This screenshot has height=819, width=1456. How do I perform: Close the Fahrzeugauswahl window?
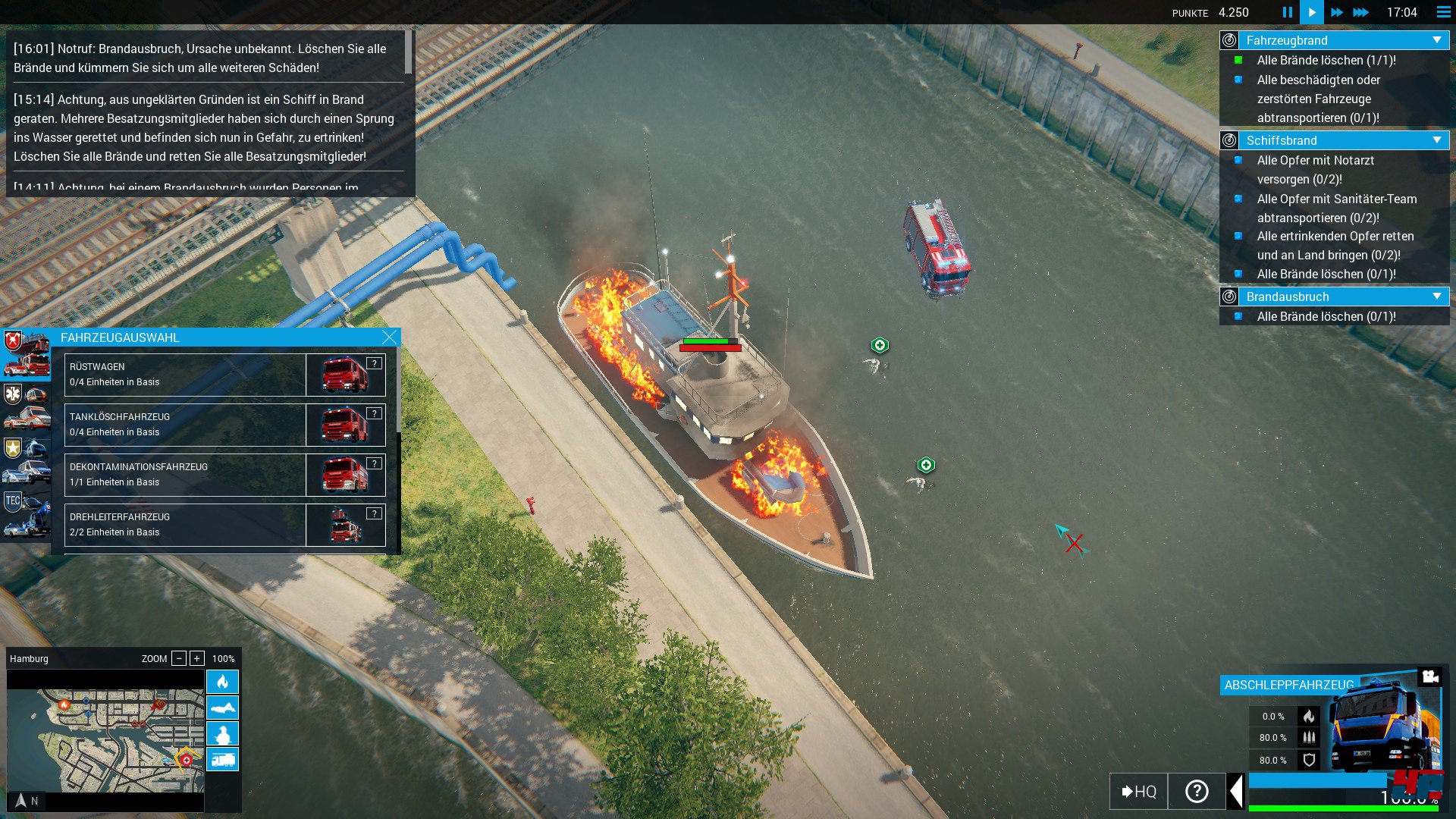point(389,337)
